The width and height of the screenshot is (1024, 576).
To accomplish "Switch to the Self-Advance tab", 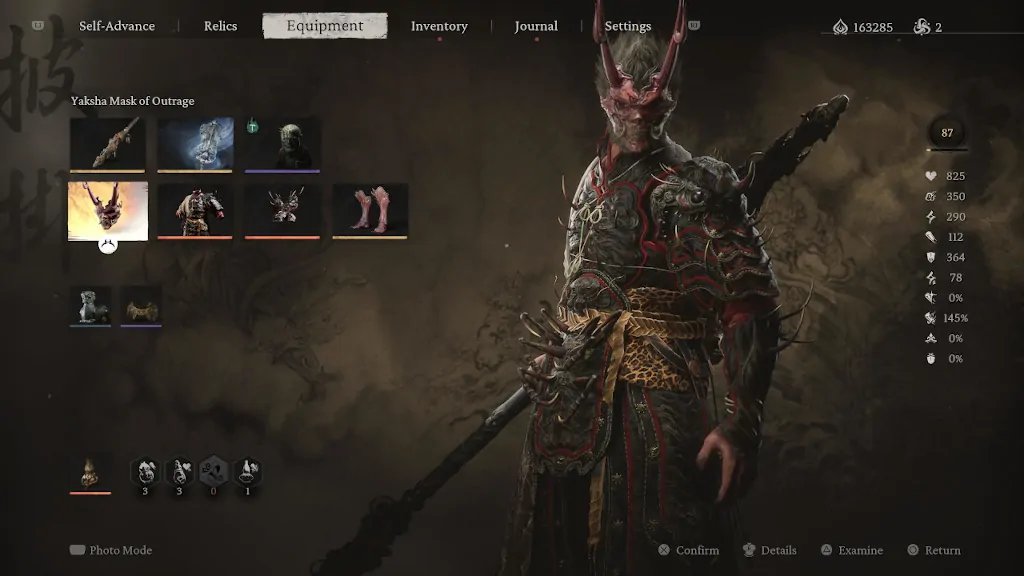I will [x=117, y=26].
